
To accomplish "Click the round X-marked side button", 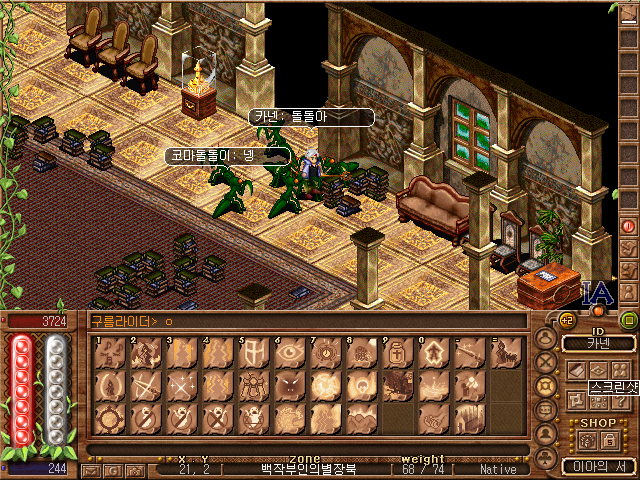I will coord(546,362).
